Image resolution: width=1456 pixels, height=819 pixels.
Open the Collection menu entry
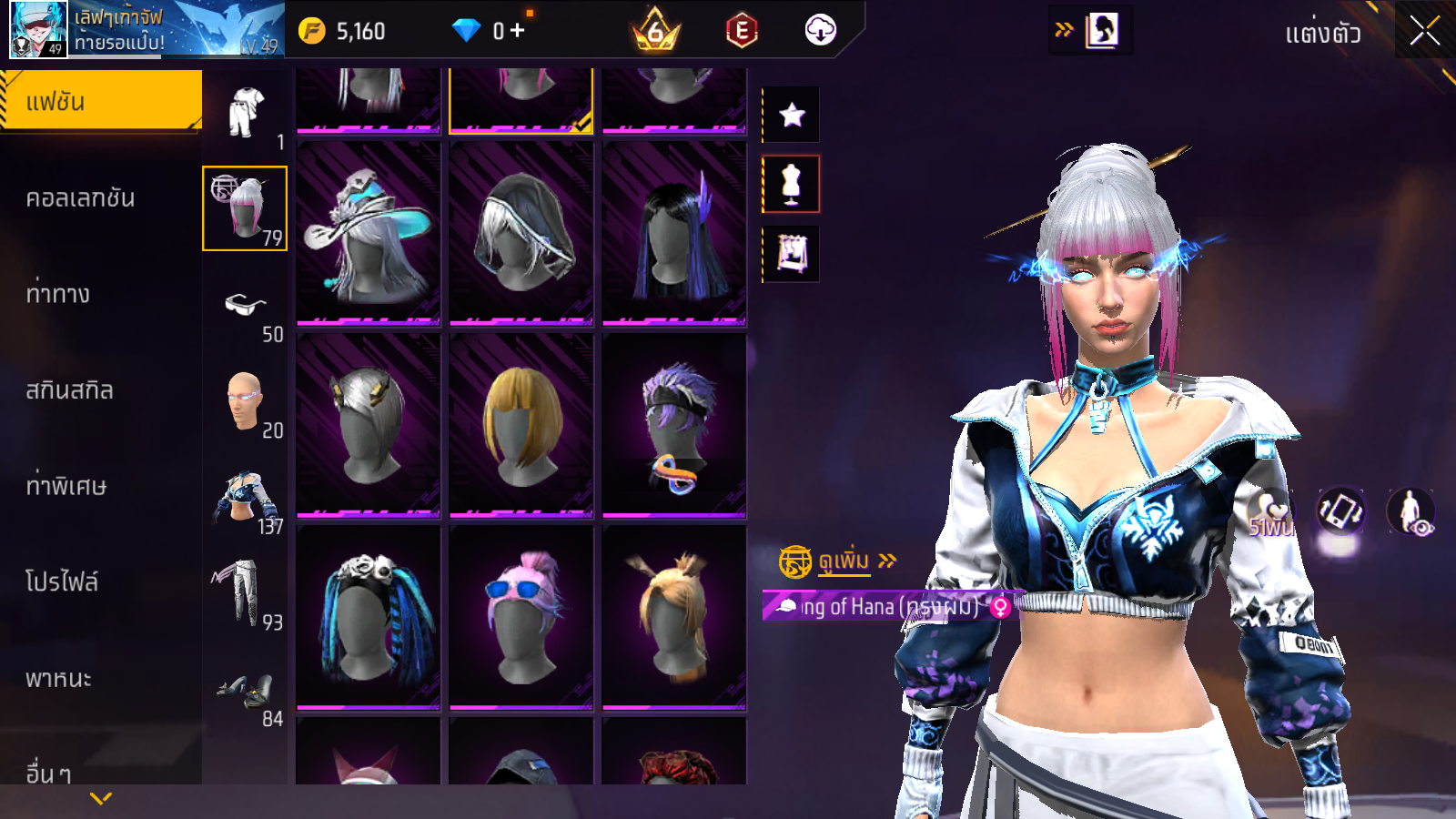coord(81,198)
